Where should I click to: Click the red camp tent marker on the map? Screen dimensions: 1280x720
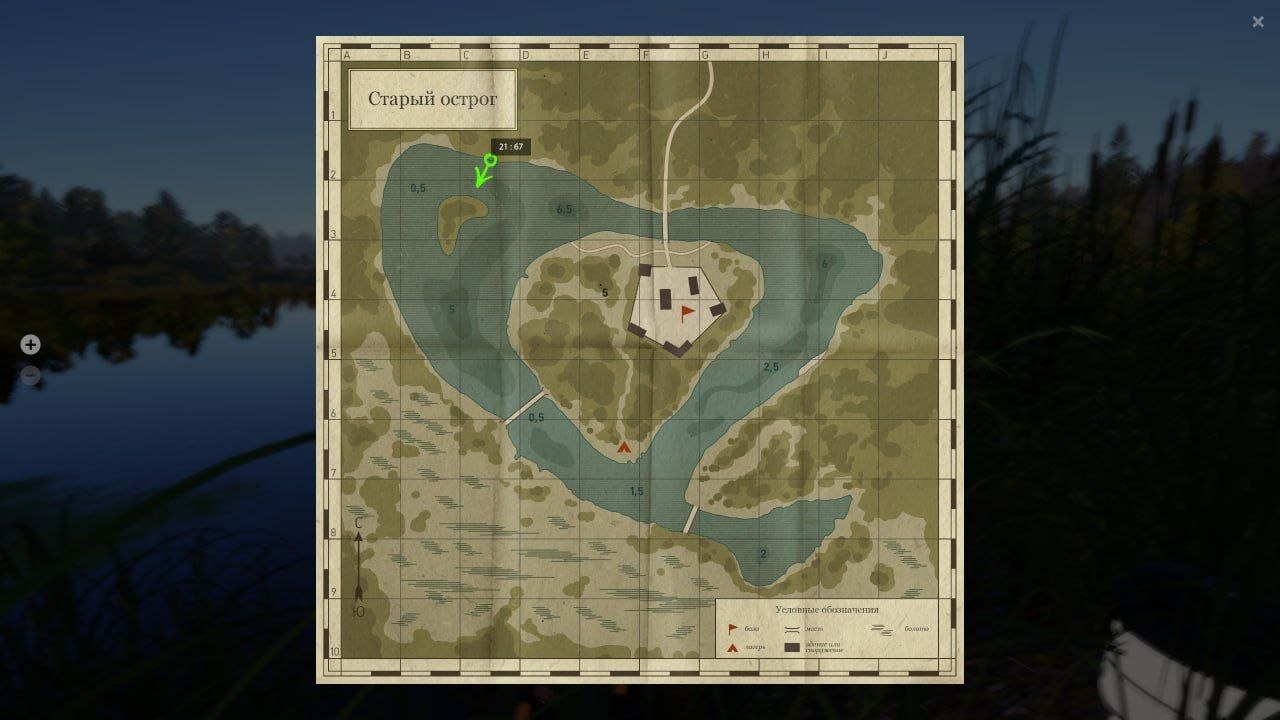(623, 448)
